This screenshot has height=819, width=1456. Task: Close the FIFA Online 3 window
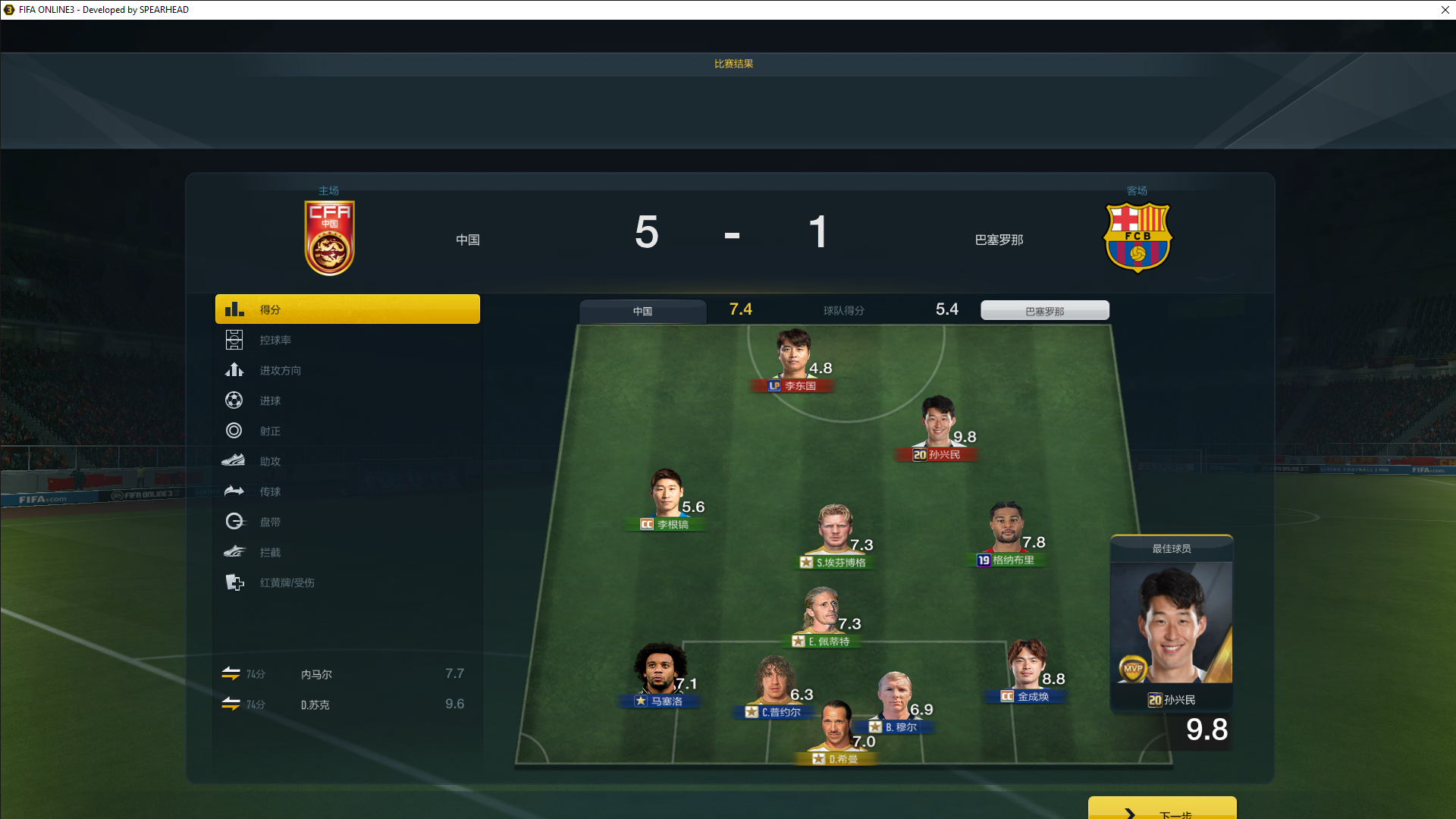coord(1445,10)
